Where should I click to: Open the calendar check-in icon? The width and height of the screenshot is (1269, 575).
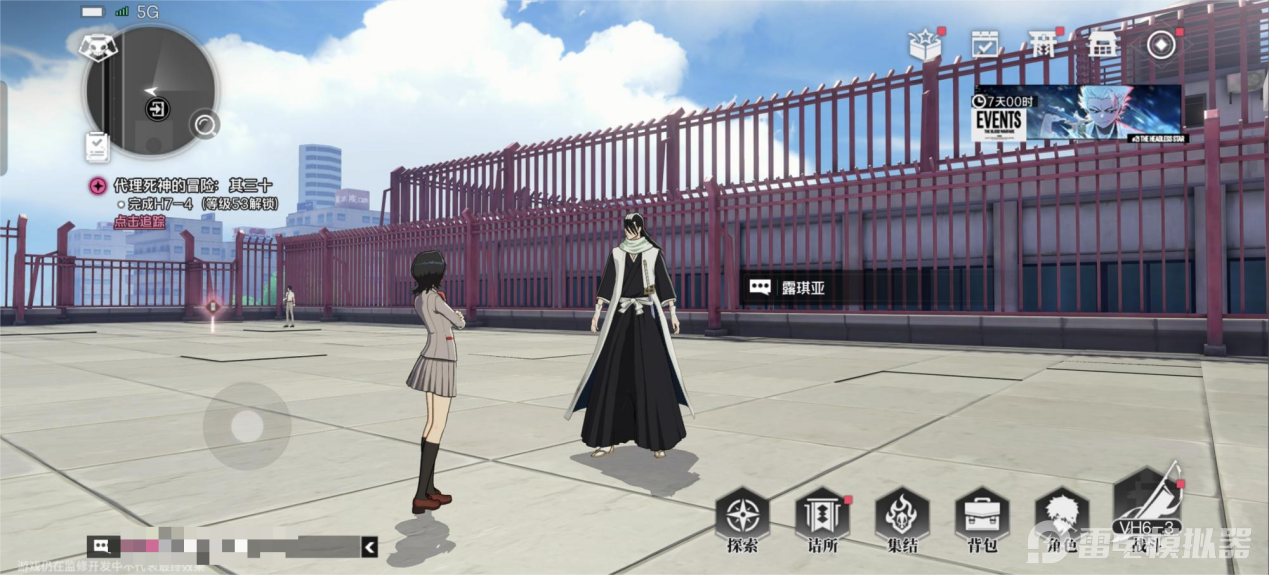point(985,44)
